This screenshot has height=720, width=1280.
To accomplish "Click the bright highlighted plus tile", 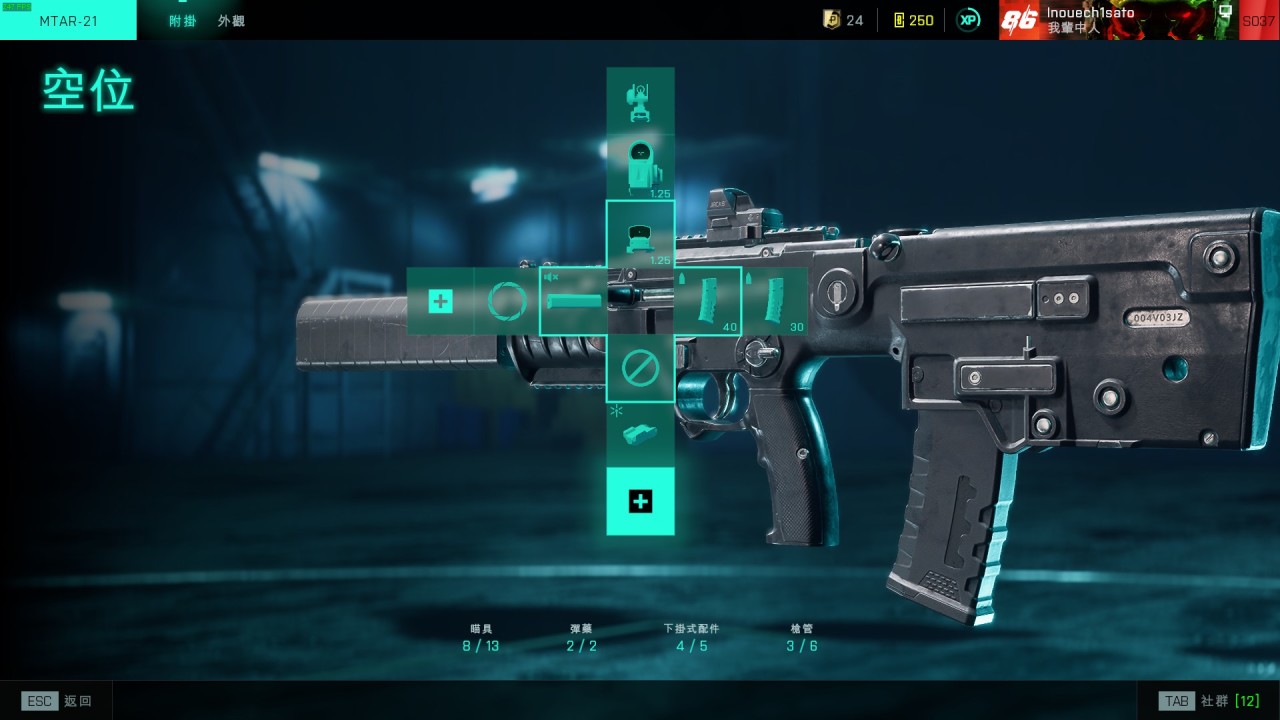I will 640,501.
